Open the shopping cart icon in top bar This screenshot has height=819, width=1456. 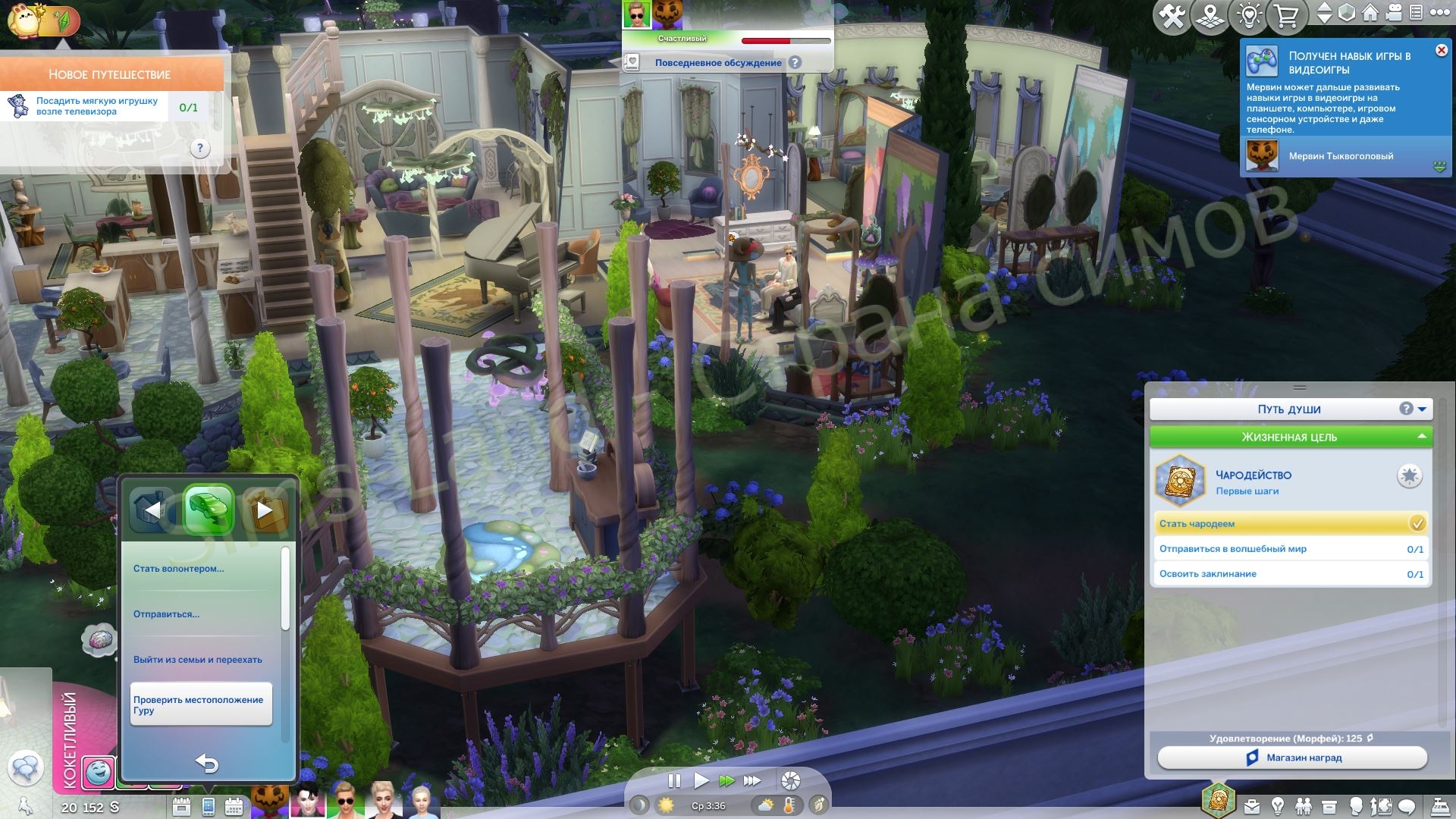pos(1286,17)
